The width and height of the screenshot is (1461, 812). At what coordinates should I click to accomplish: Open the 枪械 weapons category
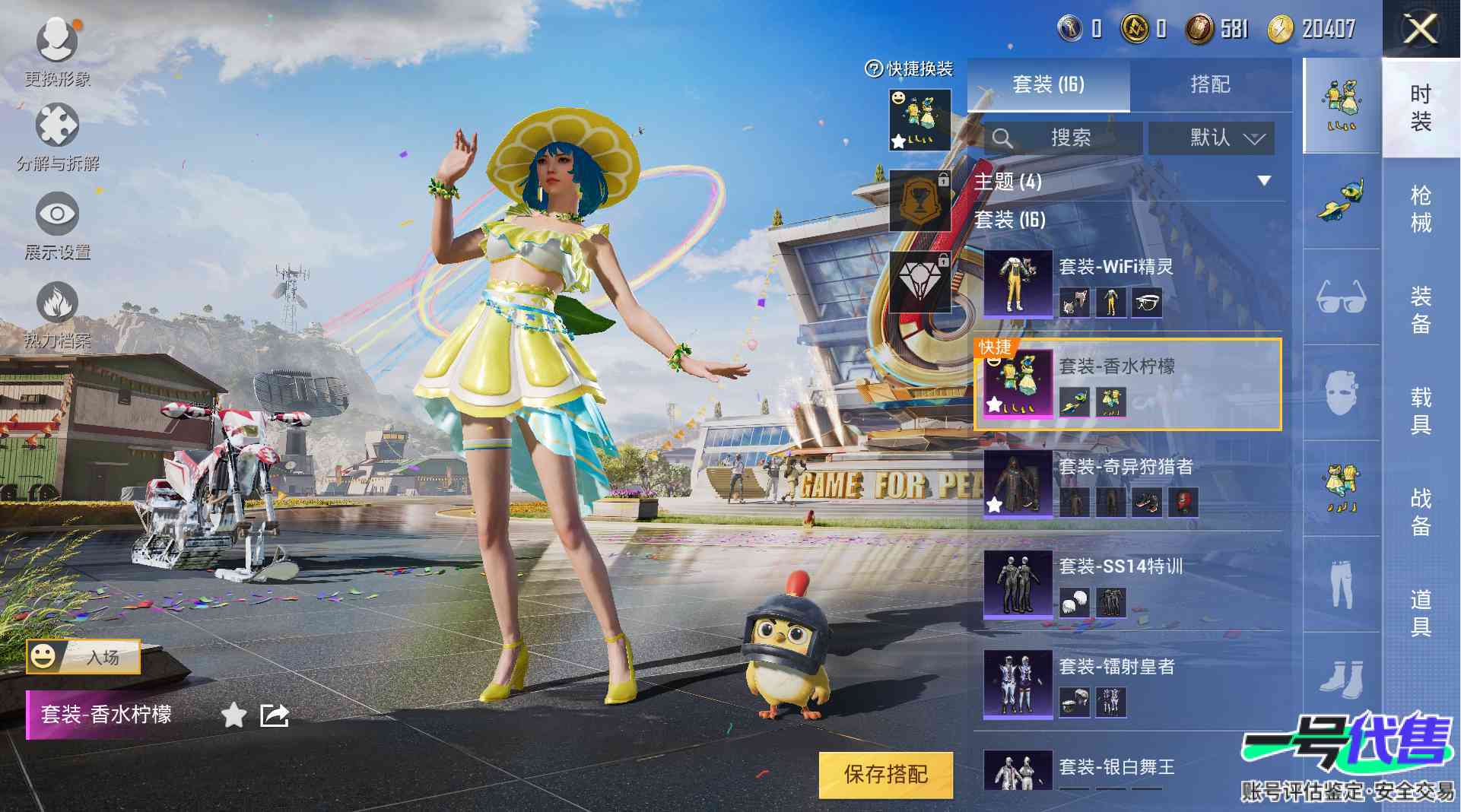1420,208
